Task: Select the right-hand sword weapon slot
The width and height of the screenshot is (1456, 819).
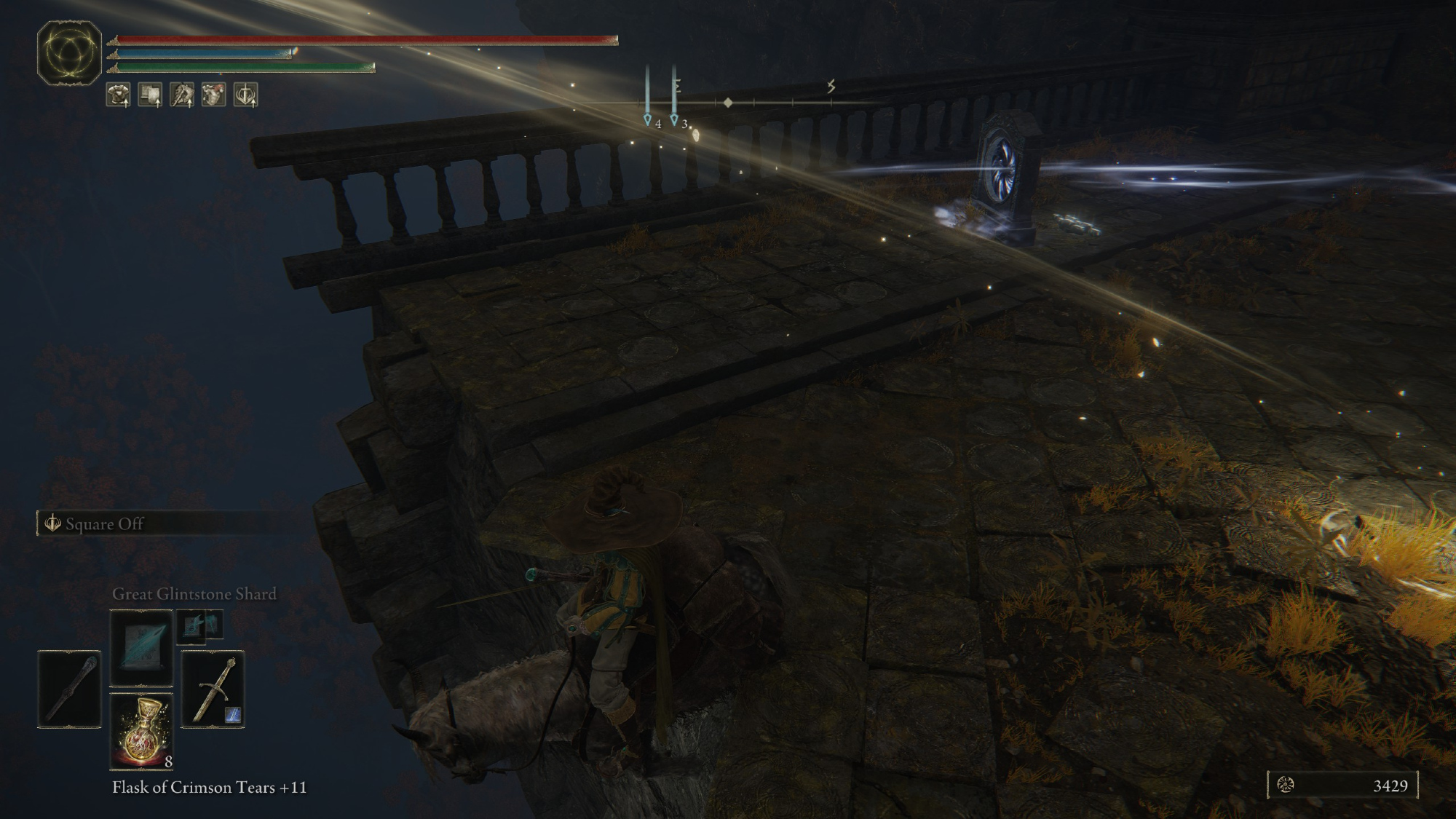Action: [213, 689]
